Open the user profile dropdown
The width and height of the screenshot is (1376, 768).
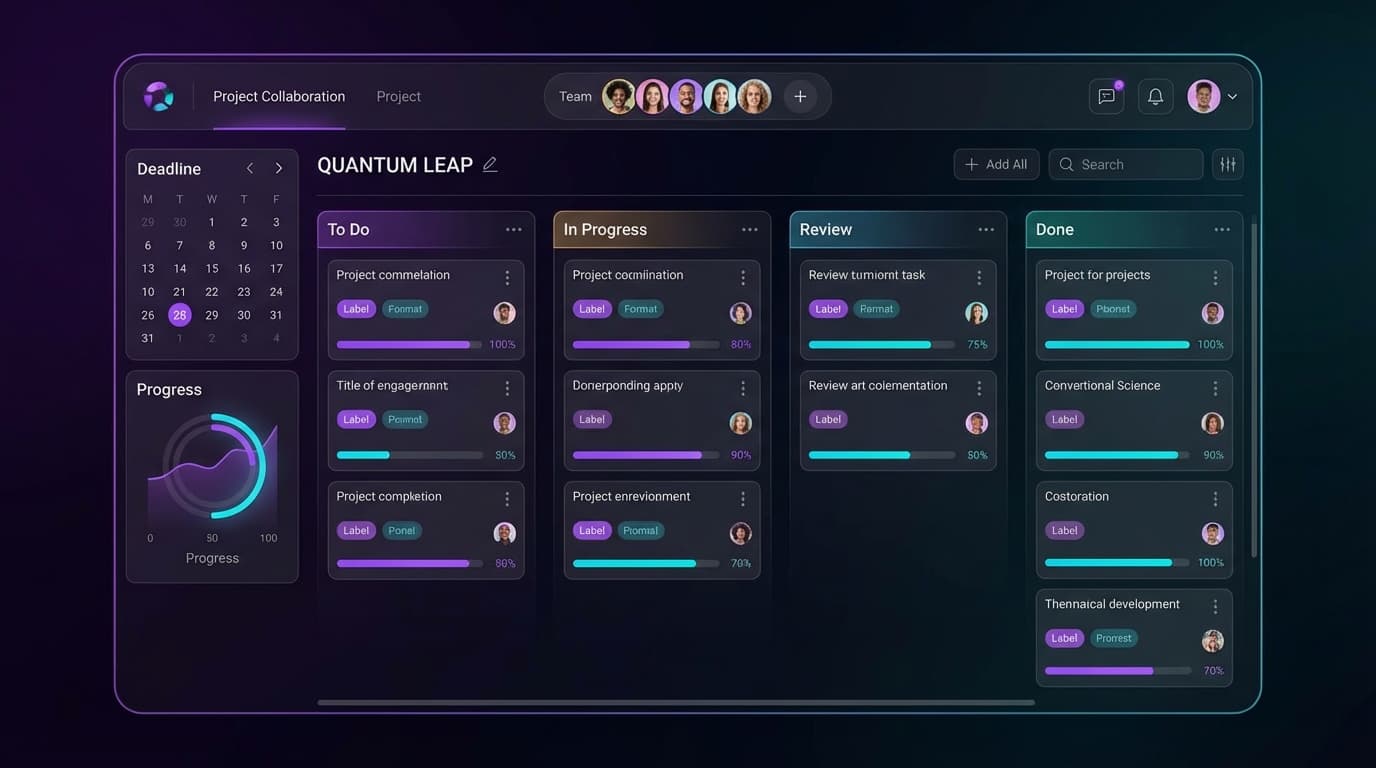click(x=1213, y=97)
